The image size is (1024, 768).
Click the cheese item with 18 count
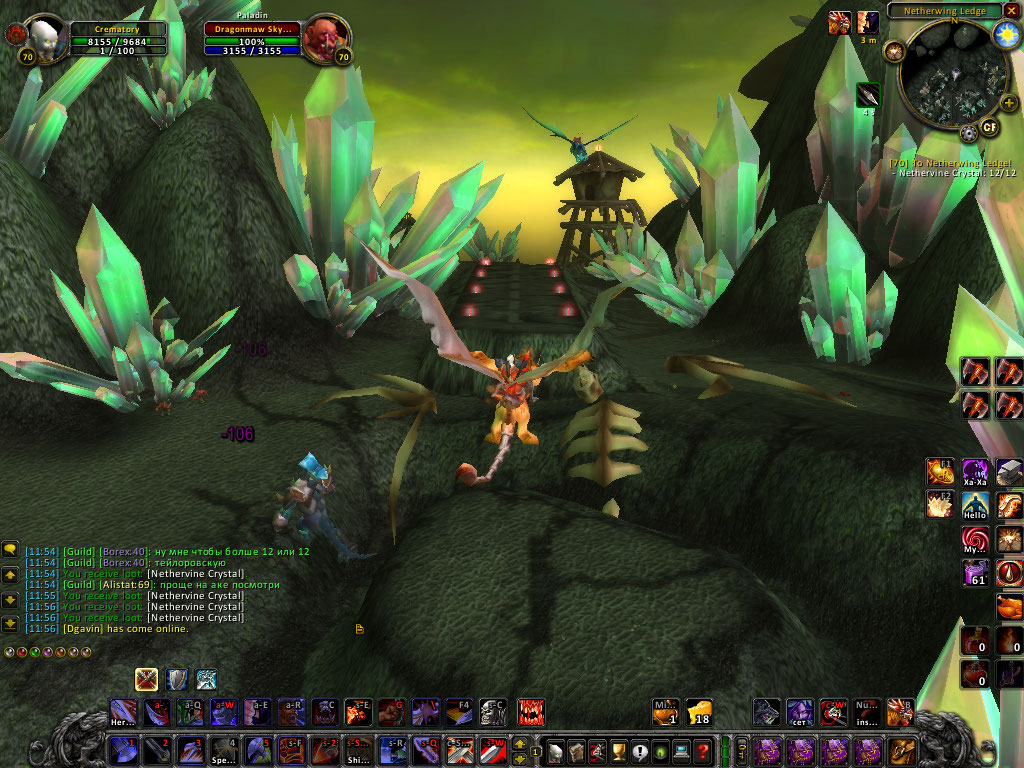click(x=699, y=712)
